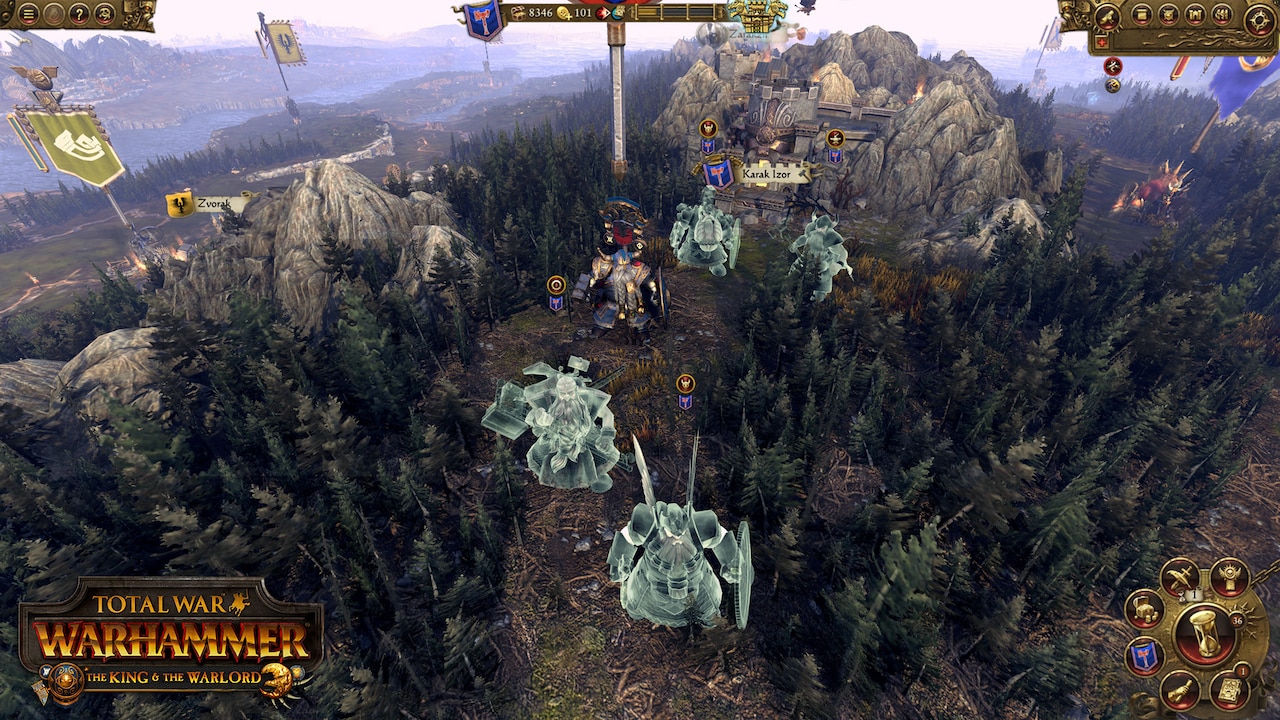
Task: Click the turn number 36 badge
Action: coord(1237,620)
